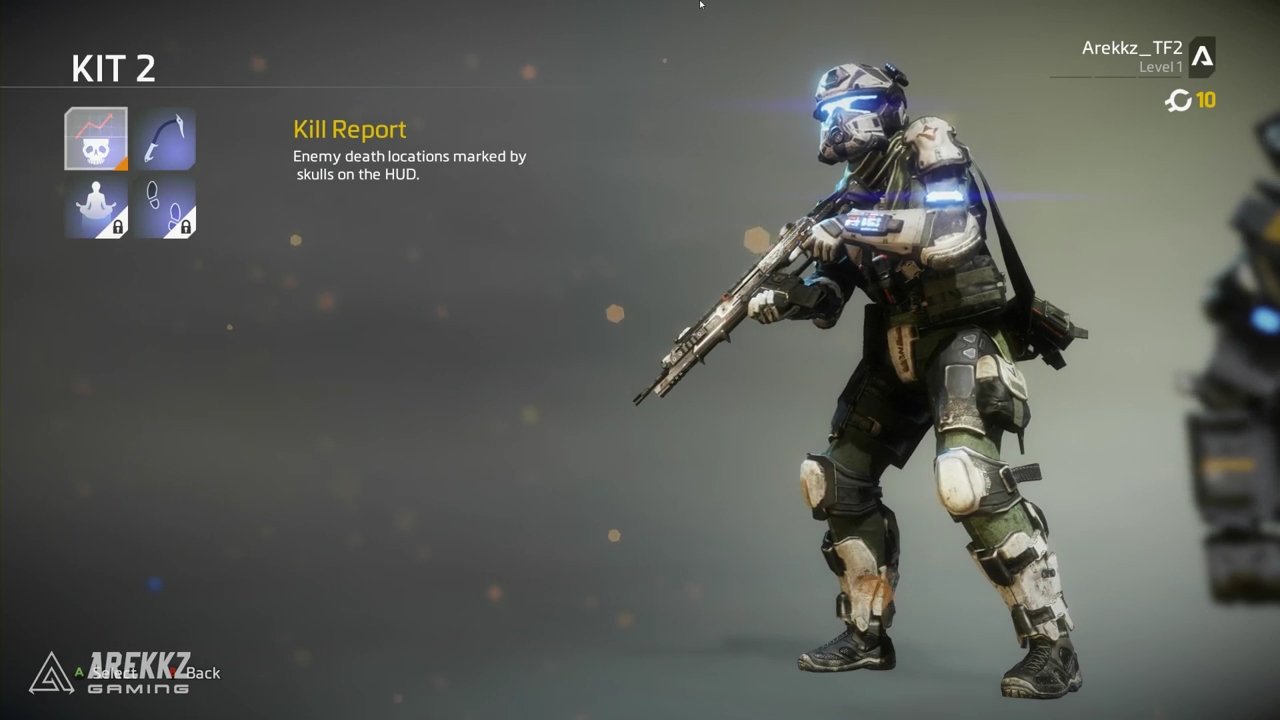This screenshot has width=1280, height=720.
Task: Click the Credits coin icon near the top right
Action: 1178,101
